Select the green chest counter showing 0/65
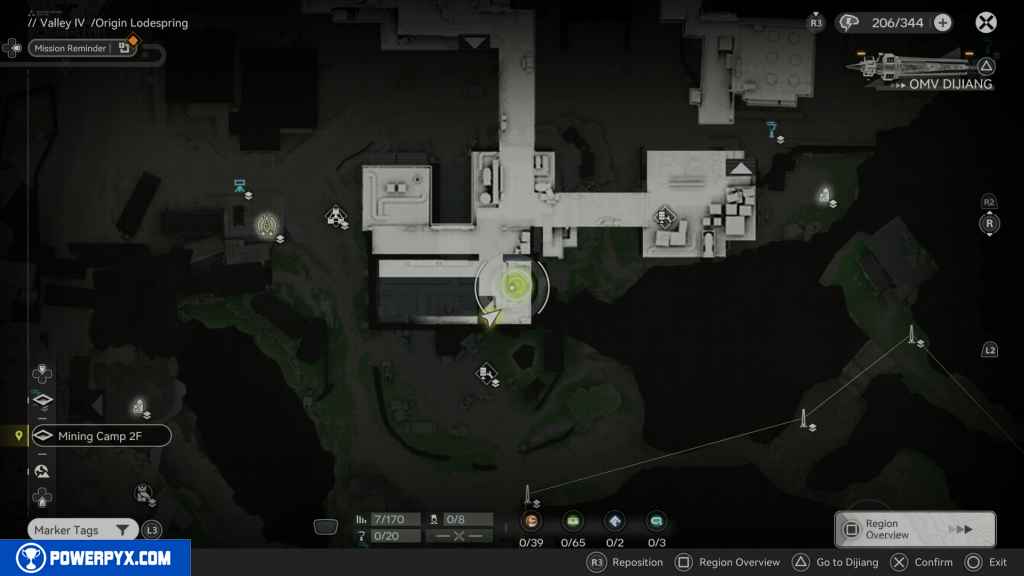Screen dimensions: 1024x576 (x=573, y=521)
